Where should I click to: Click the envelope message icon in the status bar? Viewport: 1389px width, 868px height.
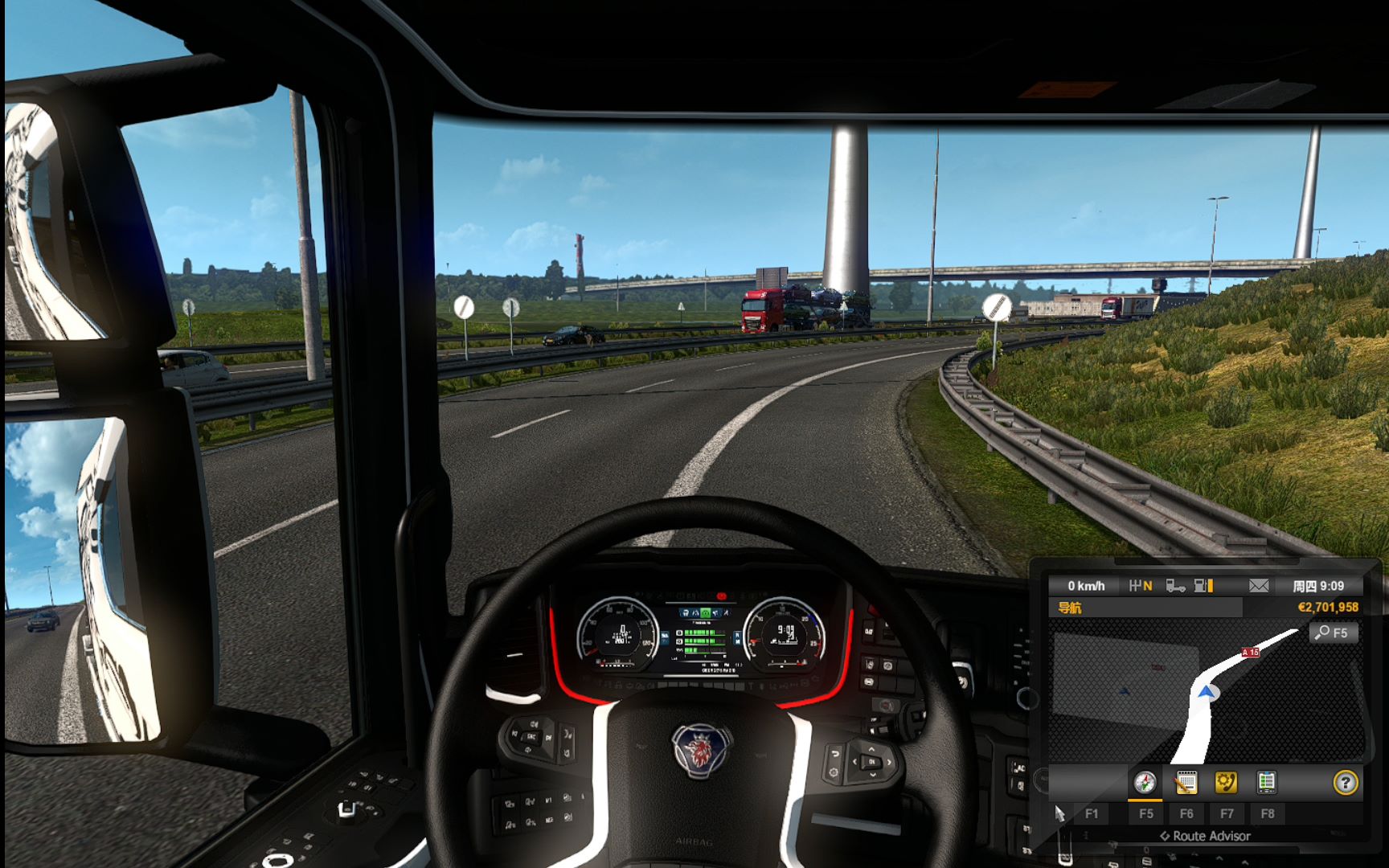pos(1259,587)
